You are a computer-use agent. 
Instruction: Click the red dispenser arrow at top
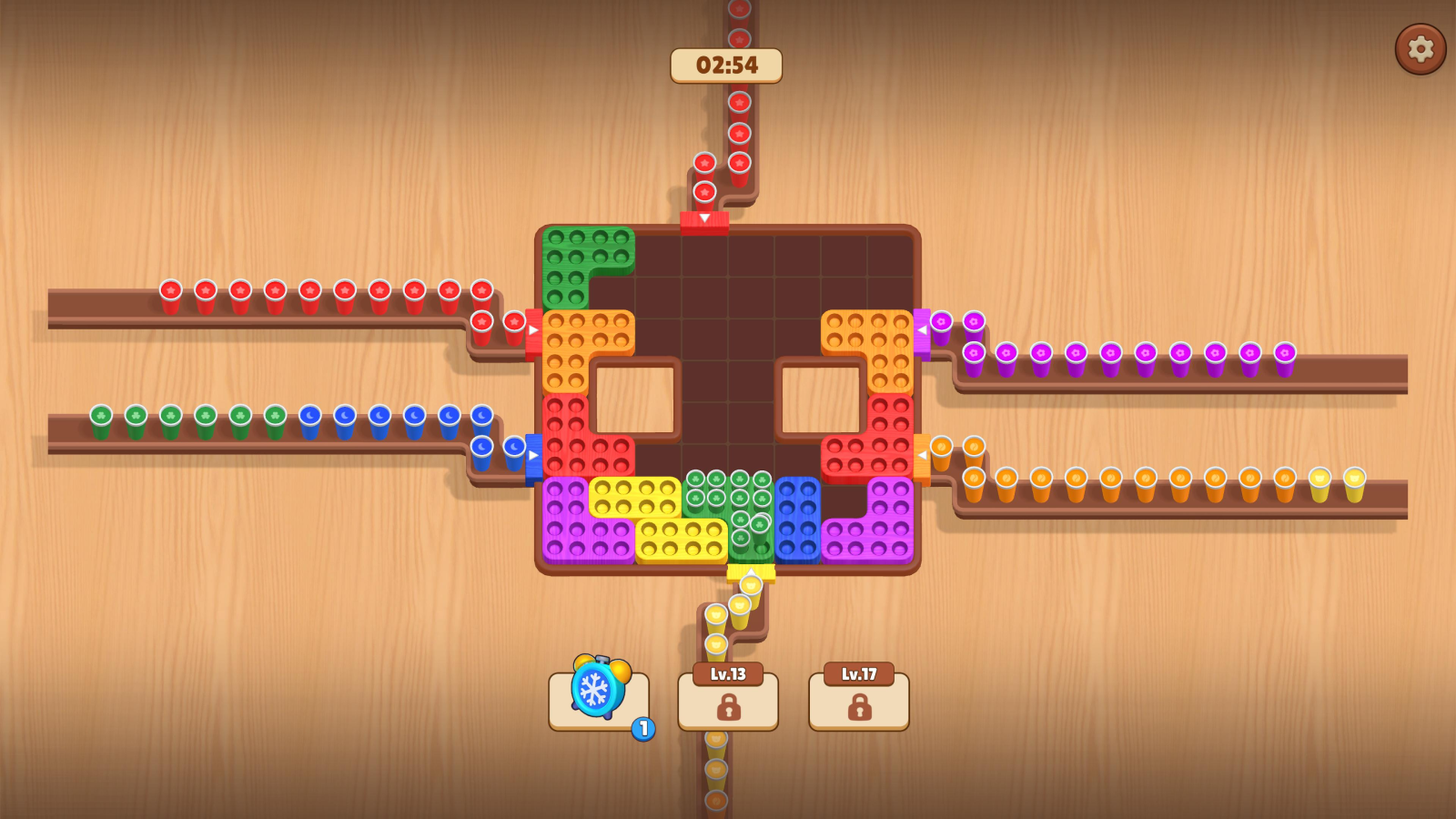tap(704, 218)
